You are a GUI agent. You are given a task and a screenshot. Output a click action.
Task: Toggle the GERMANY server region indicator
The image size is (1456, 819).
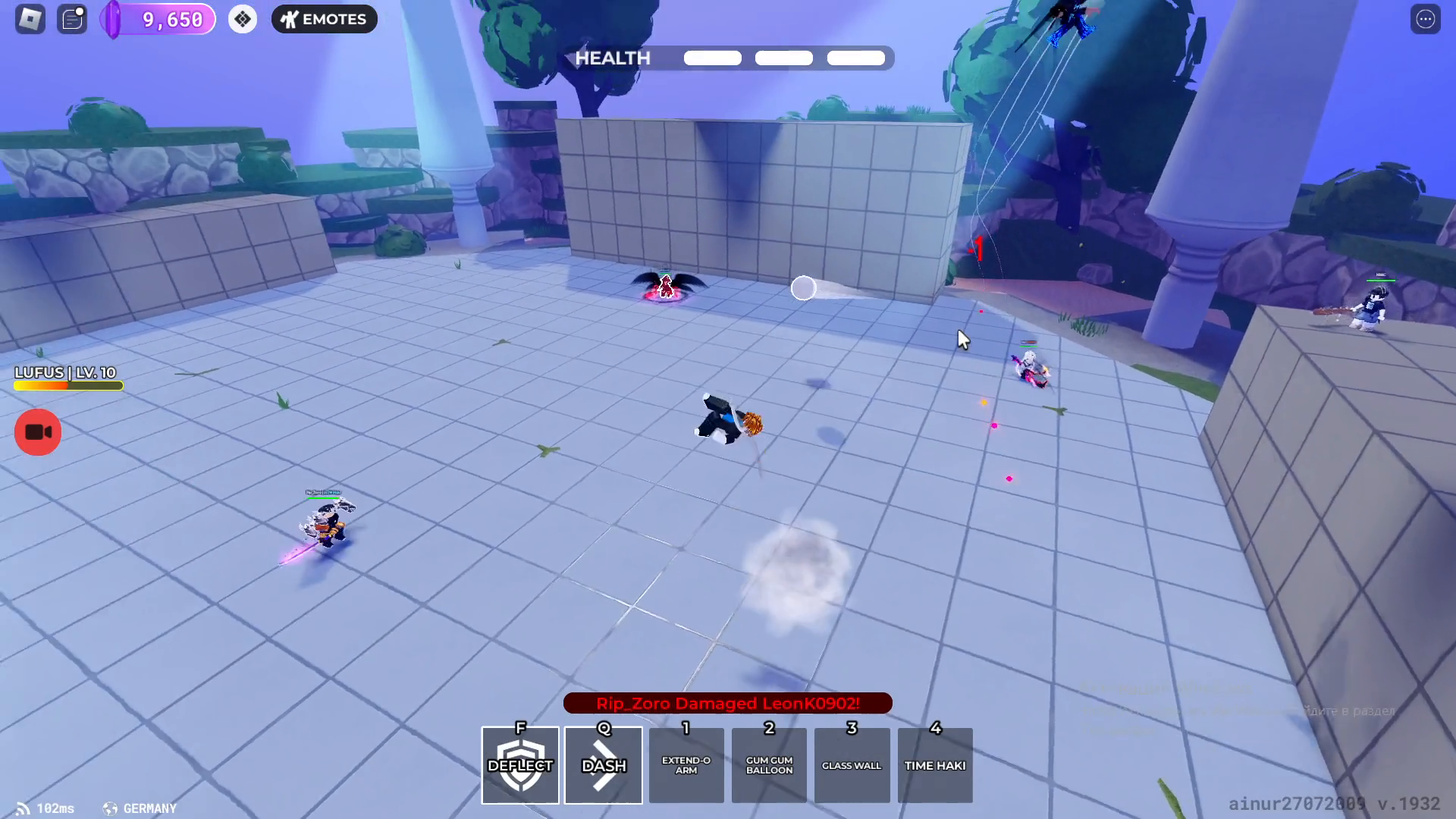[139, 808]
